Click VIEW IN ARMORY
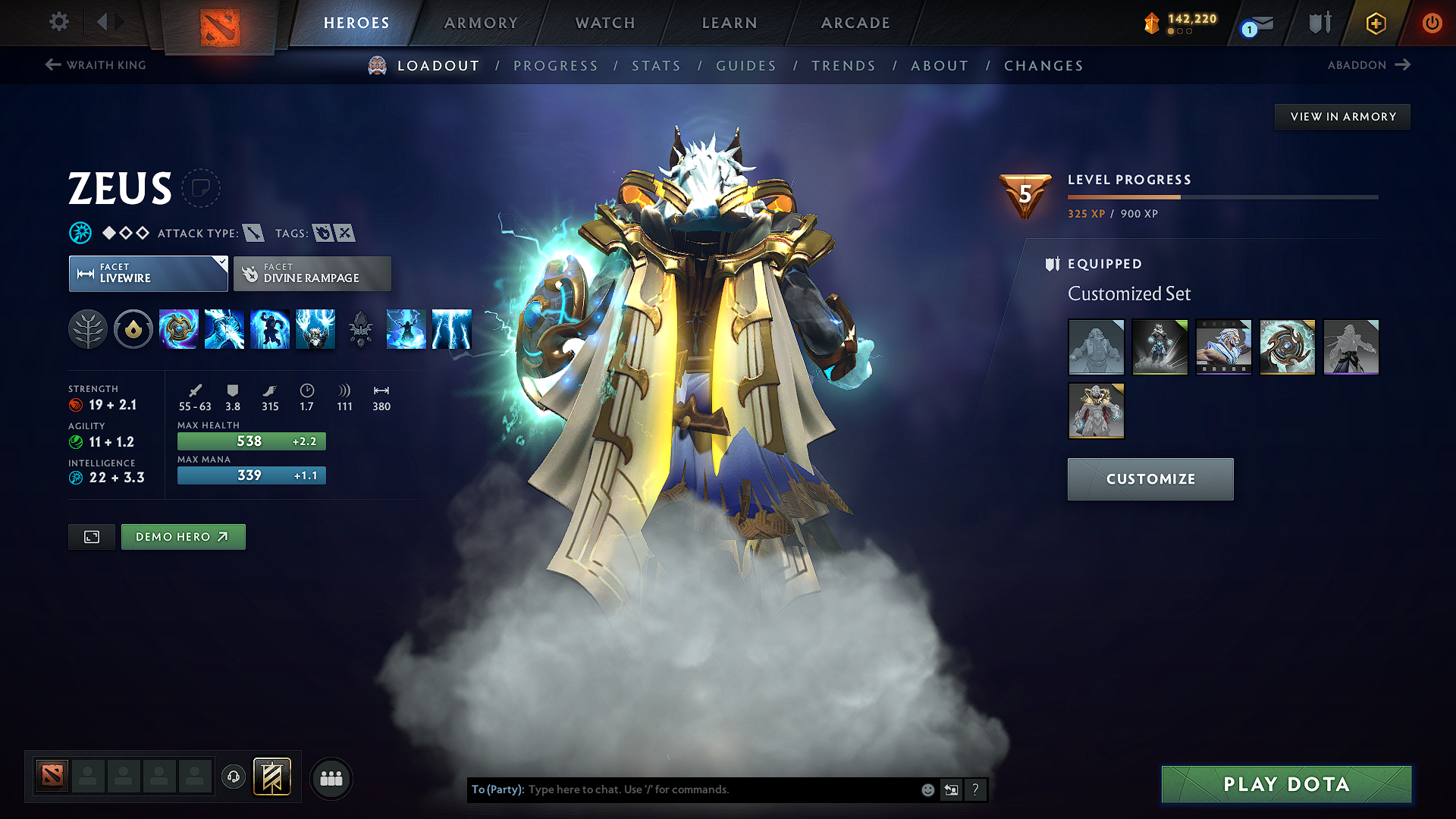Screen dimensions: 1456x819 1342,116
